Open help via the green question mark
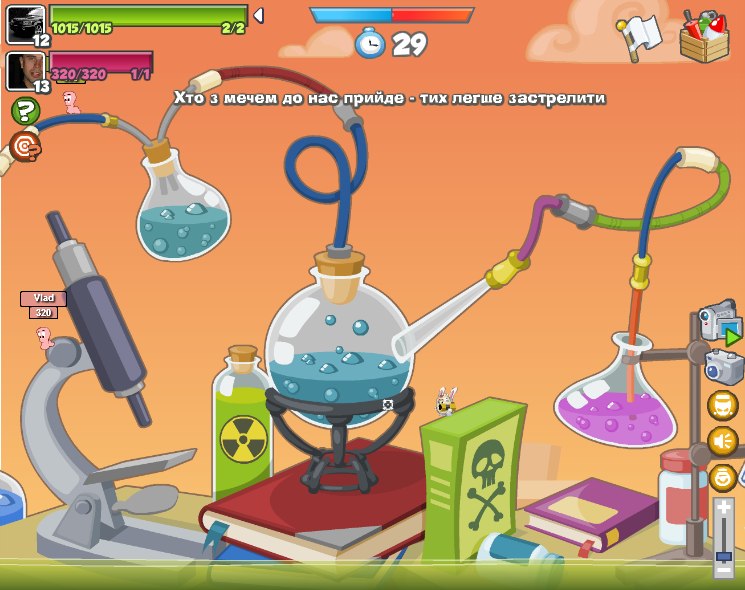The width and height of the screenshot is (745, 590). [x=25, y=111]
